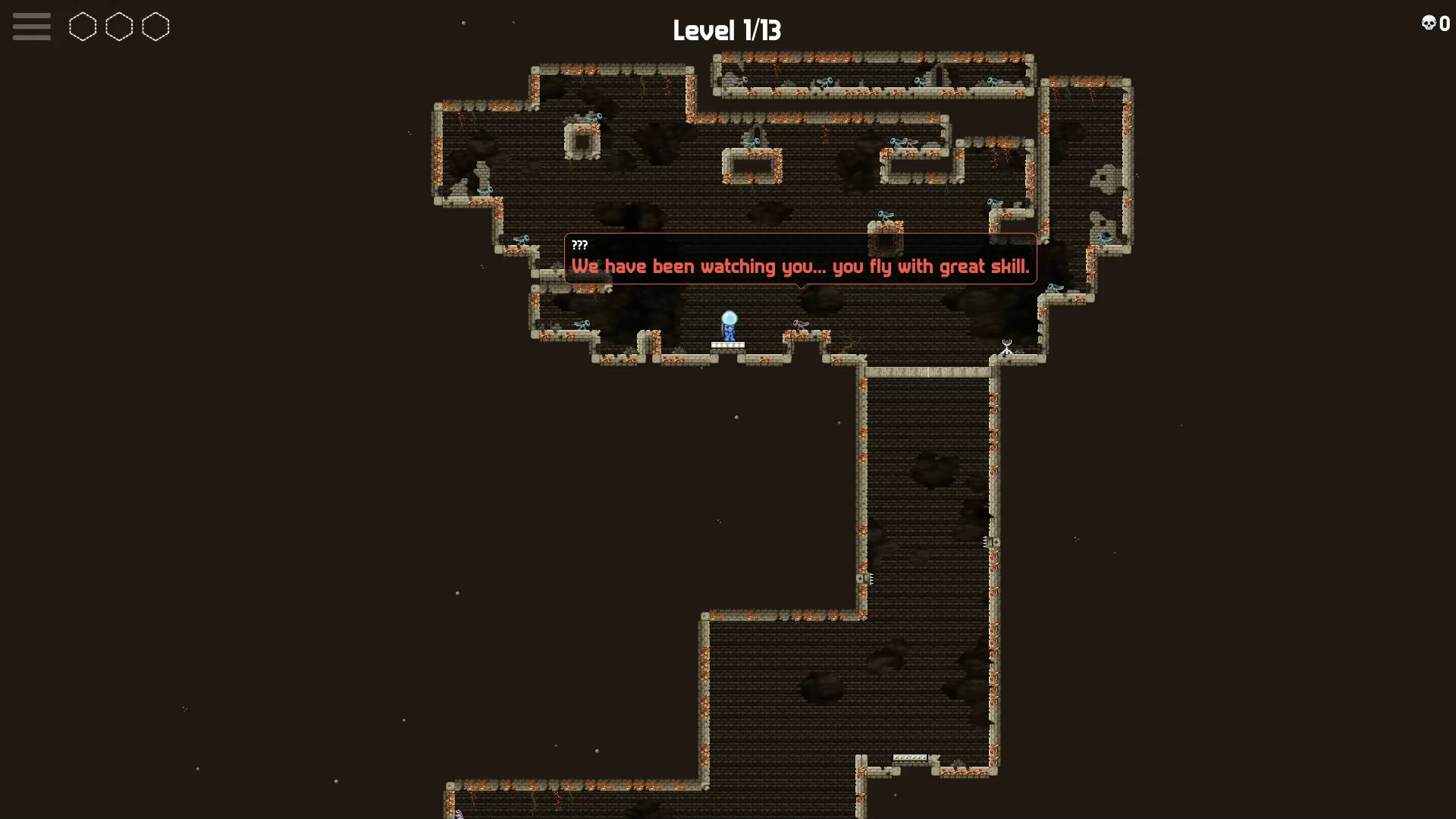This screenshot has height=819, width=1456.
Task: Click the flying insect enemy above the dialogue
Action: [x=886, y=216]
